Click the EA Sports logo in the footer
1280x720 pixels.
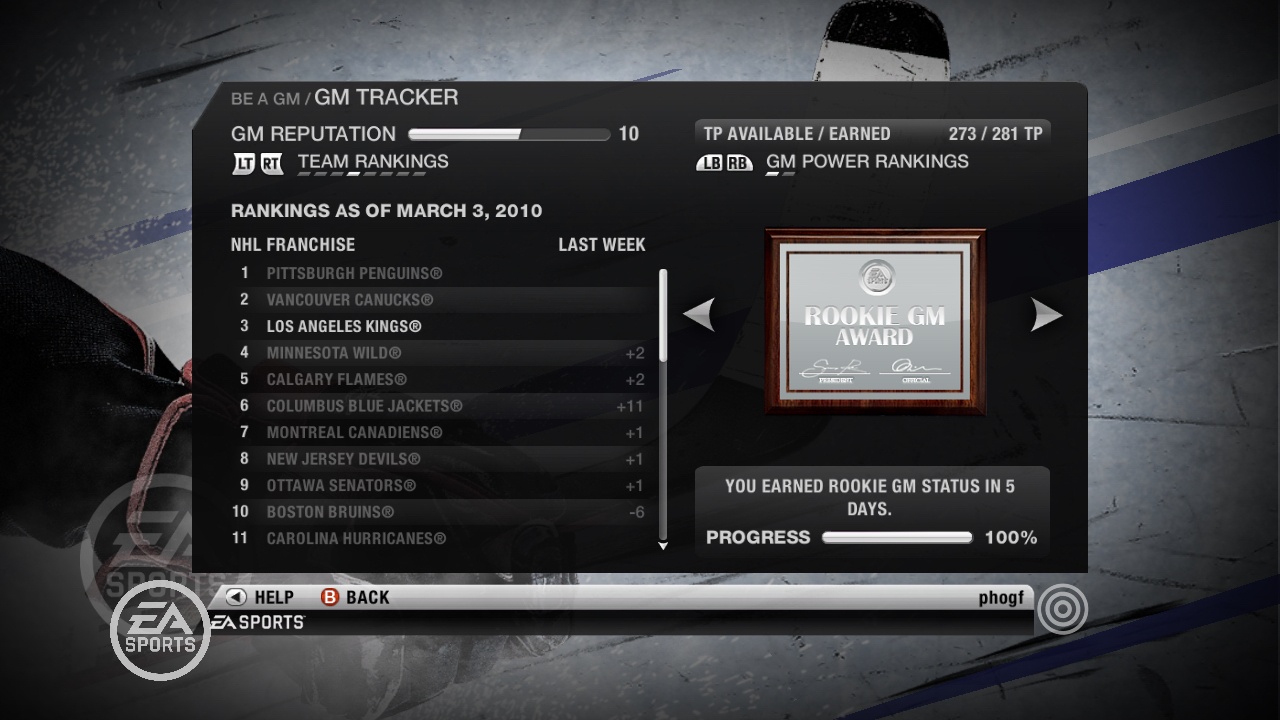click(x=260, y=620)
